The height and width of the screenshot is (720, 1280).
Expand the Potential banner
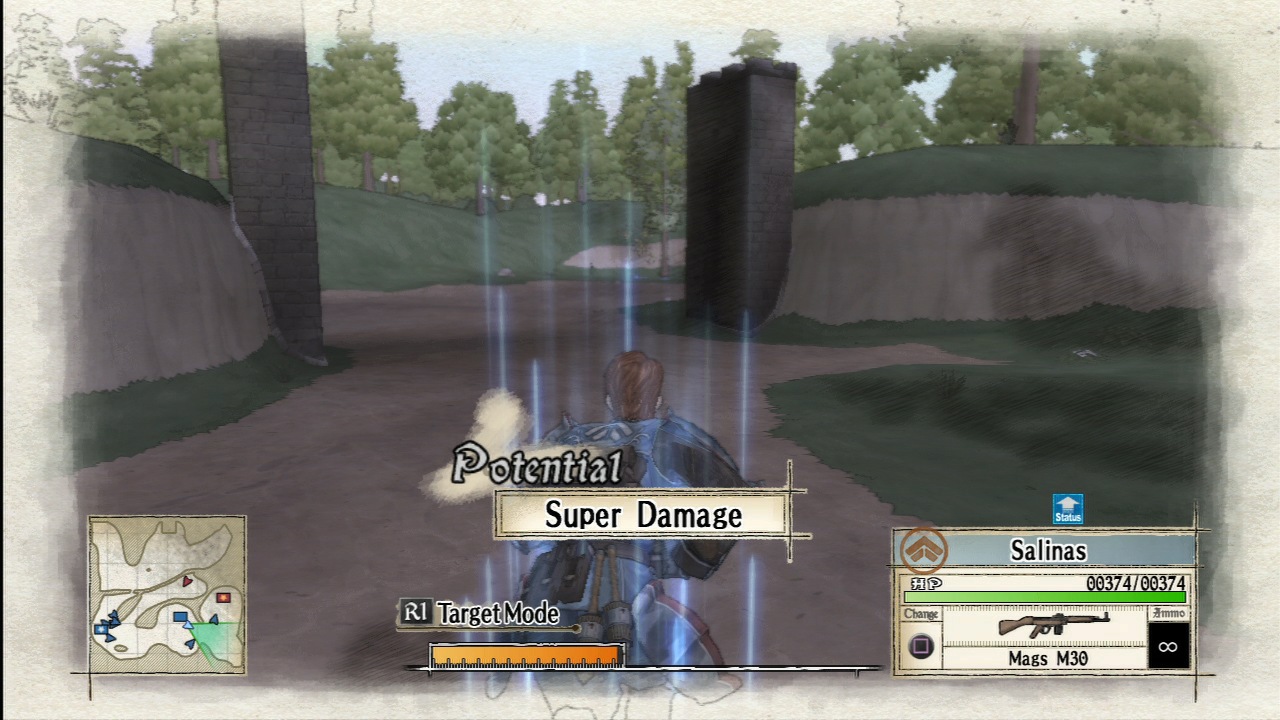(536, 464)
